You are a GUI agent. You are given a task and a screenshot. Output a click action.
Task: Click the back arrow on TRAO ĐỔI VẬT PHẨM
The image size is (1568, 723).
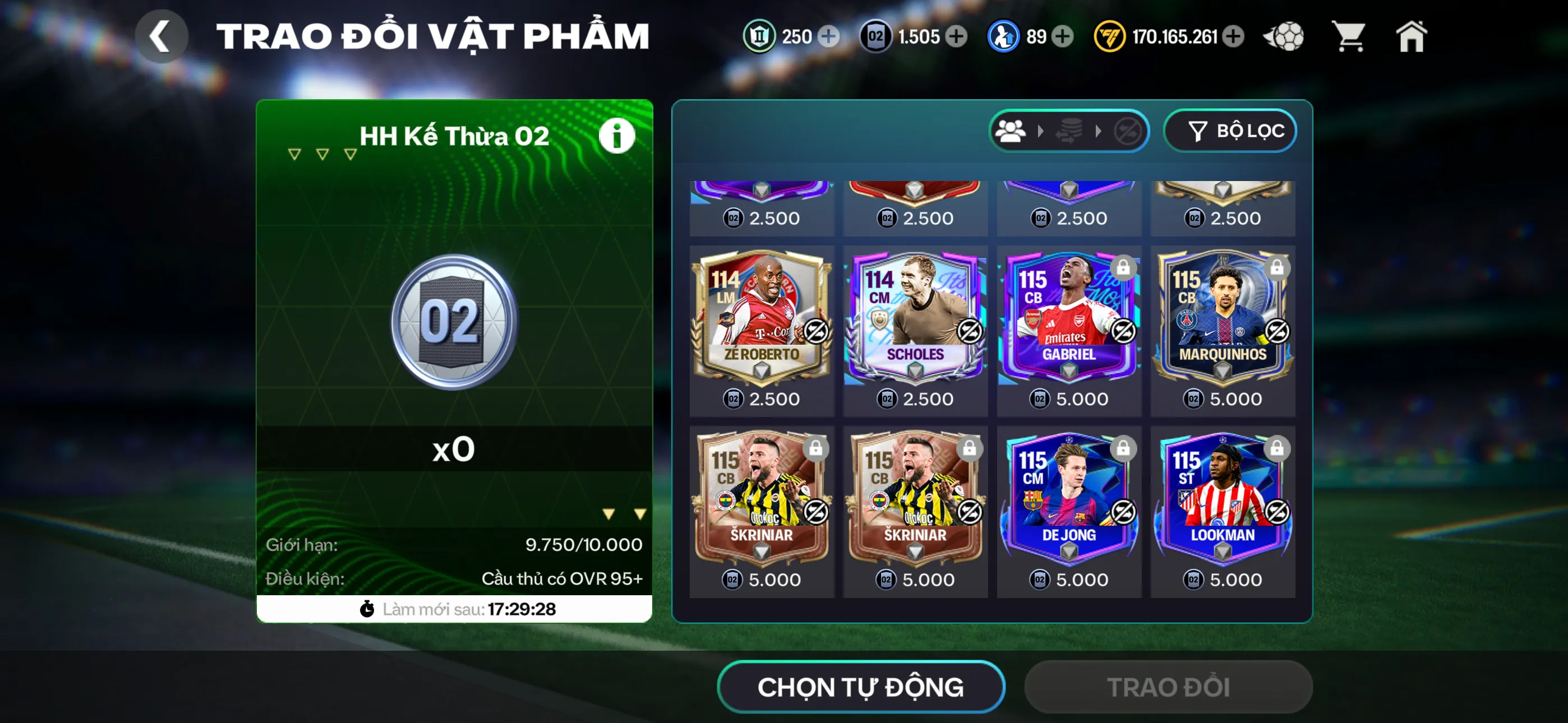coord(162,36)
